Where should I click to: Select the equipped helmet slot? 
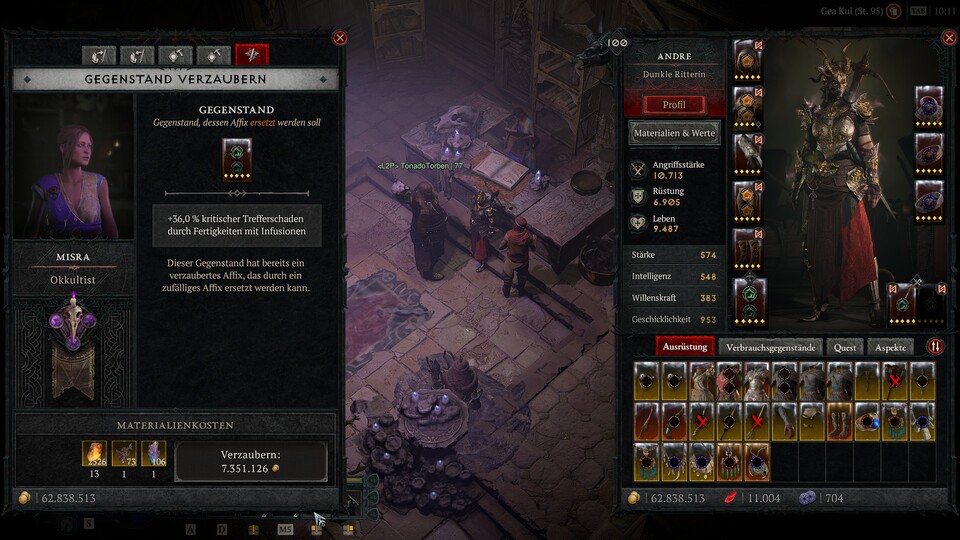749,60
